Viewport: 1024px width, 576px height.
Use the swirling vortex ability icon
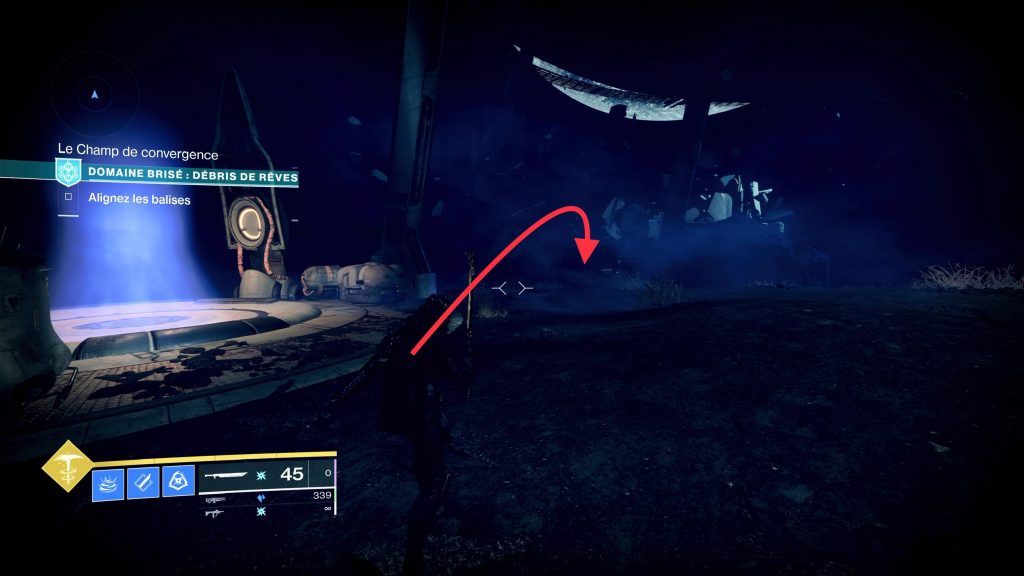click(x=108, y=484)
